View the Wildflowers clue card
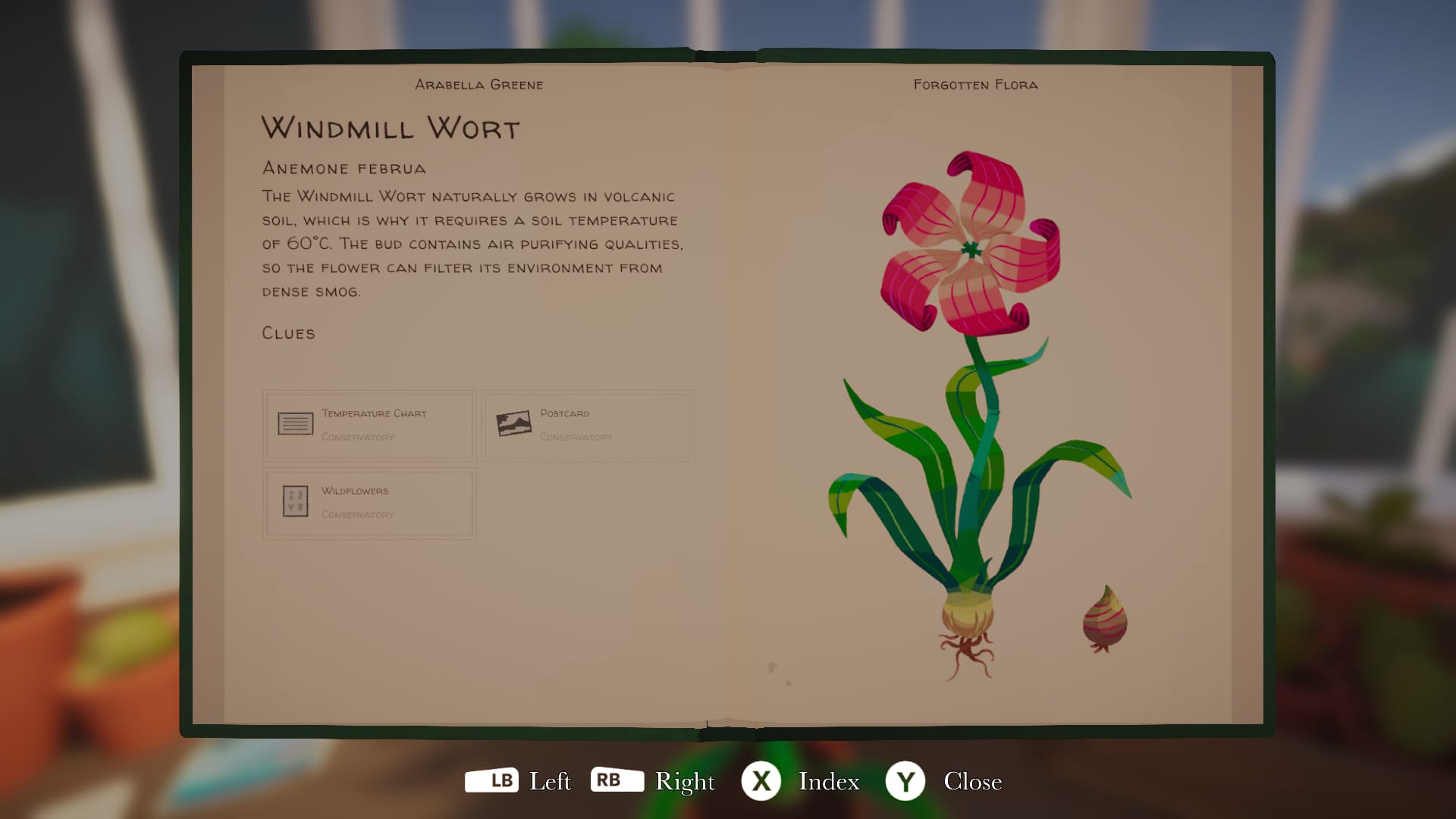The width and height of the screenshot is (1456, 819). click(x=369, y=503)
